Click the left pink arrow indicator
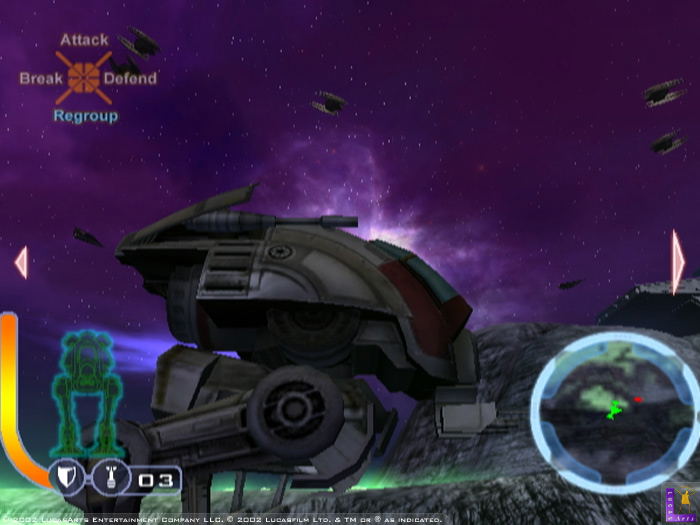700x525 pixels. tap(20, 262)
